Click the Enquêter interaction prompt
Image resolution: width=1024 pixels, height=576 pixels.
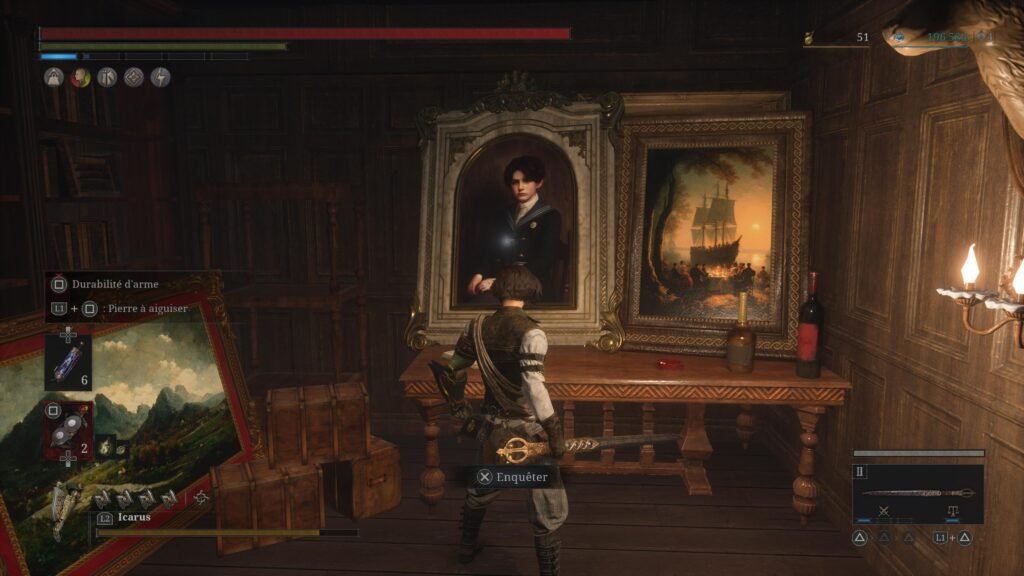(512, 477)
